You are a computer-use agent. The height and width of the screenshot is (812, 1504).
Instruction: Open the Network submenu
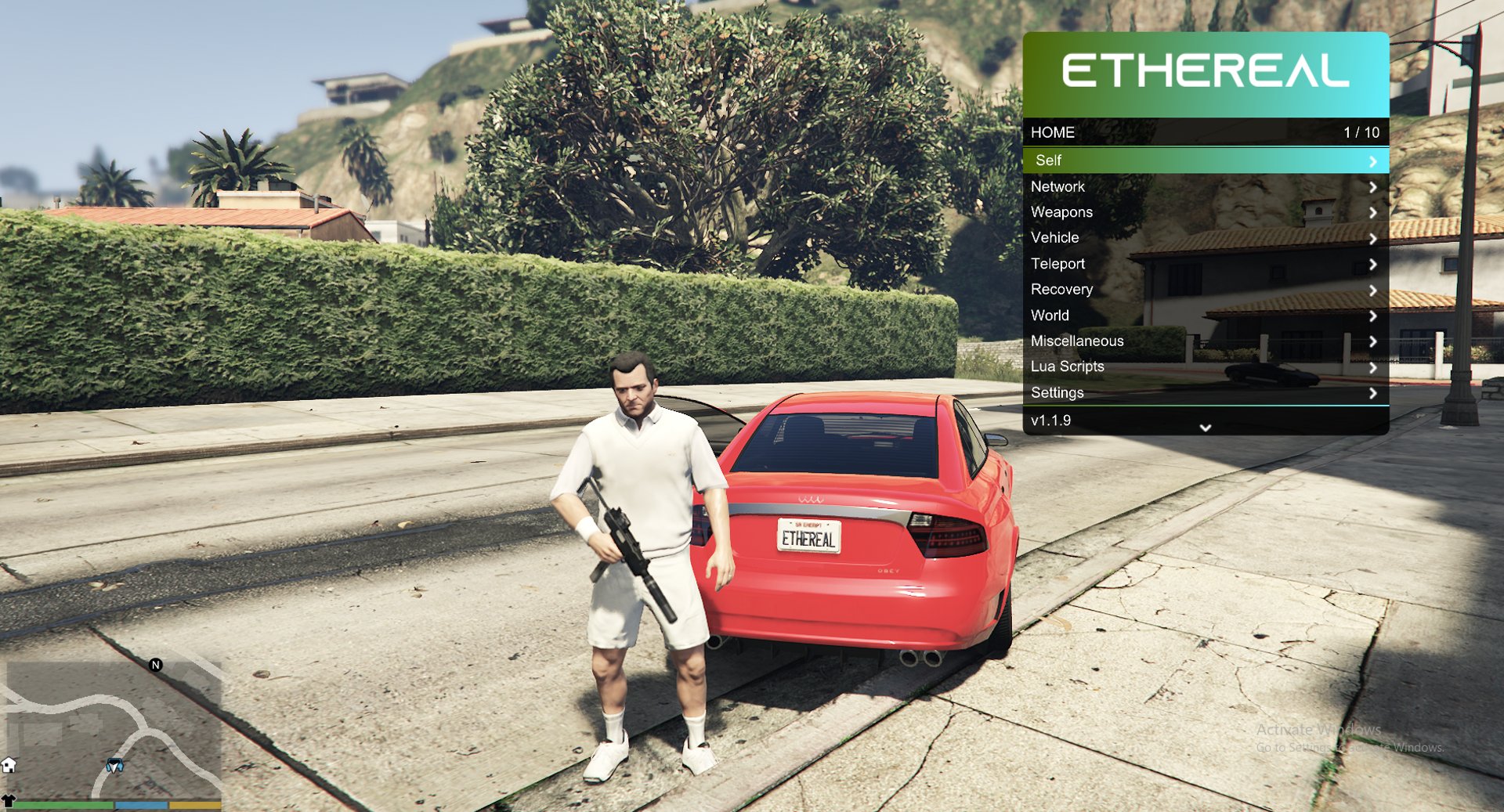(1205, 187)
